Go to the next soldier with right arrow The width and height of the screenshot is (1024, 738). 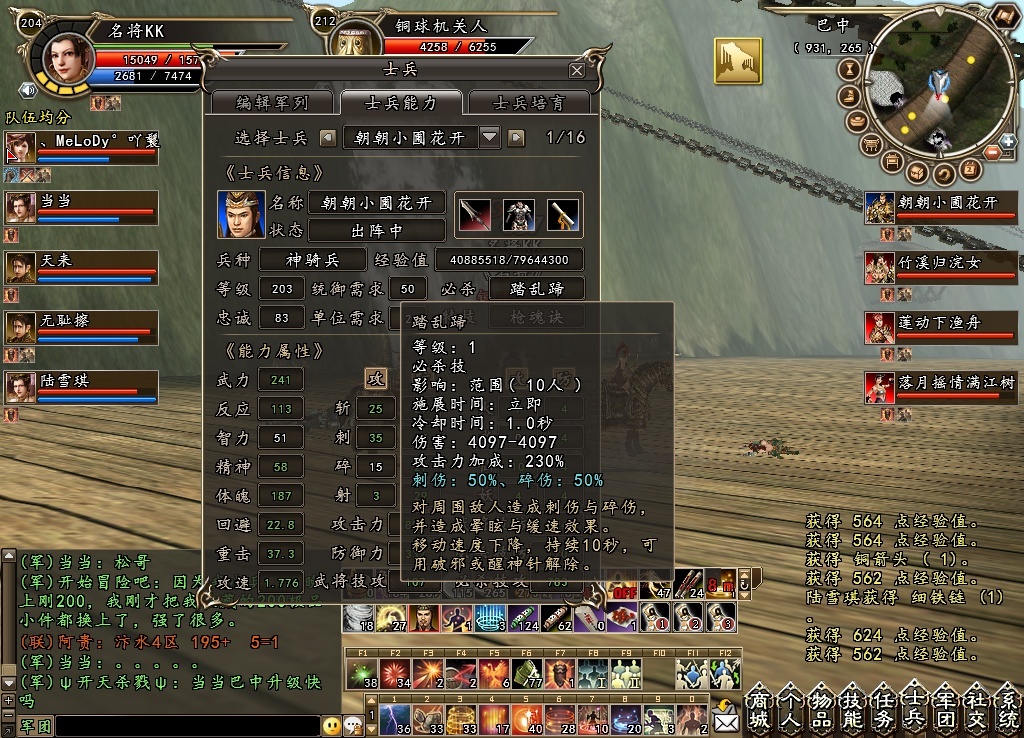coord(516,137)
